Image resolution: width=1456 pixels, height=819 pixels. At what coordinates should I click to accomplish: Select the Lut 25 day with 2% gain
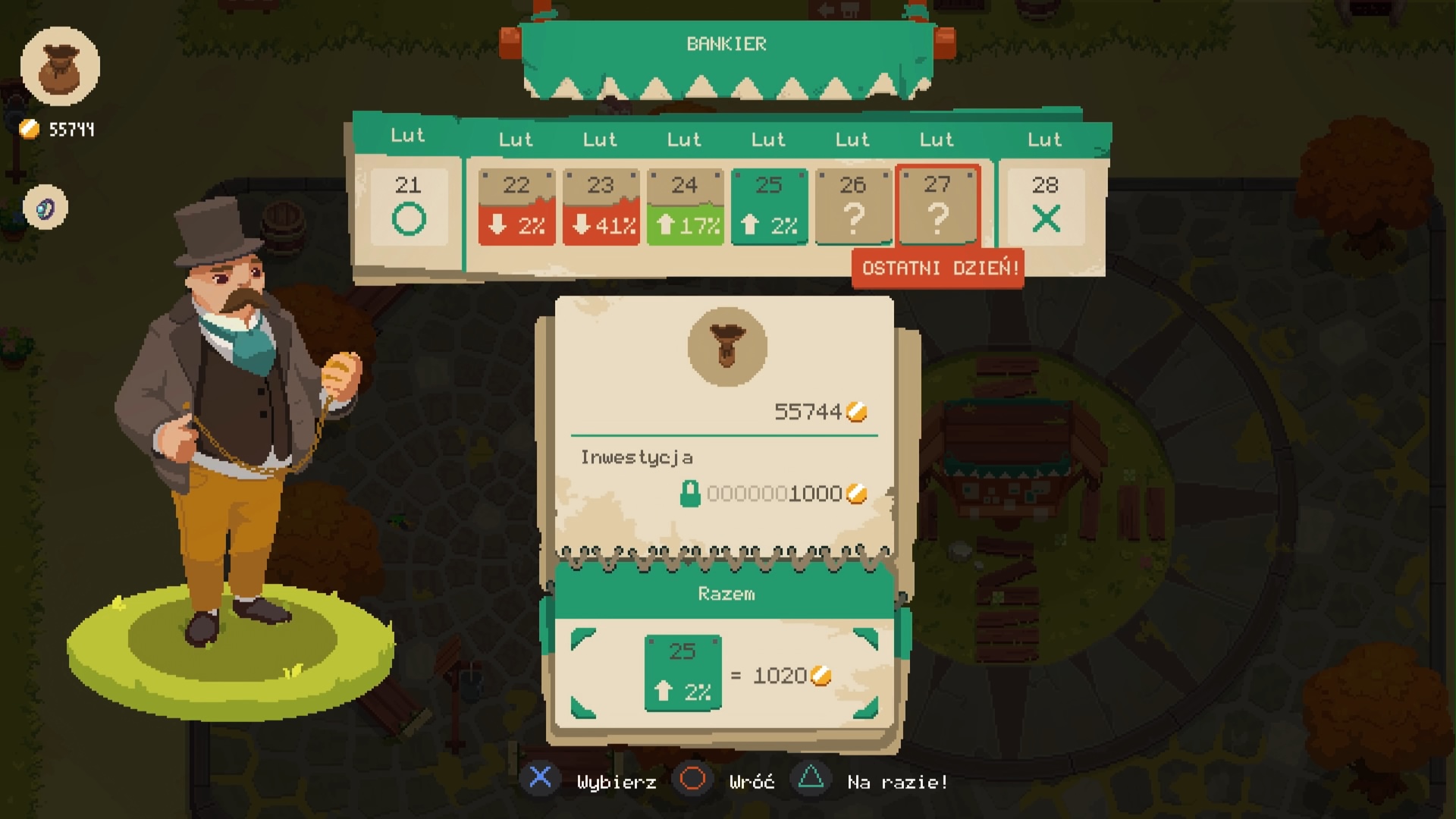pyautogui.click(x=769, y=206)
